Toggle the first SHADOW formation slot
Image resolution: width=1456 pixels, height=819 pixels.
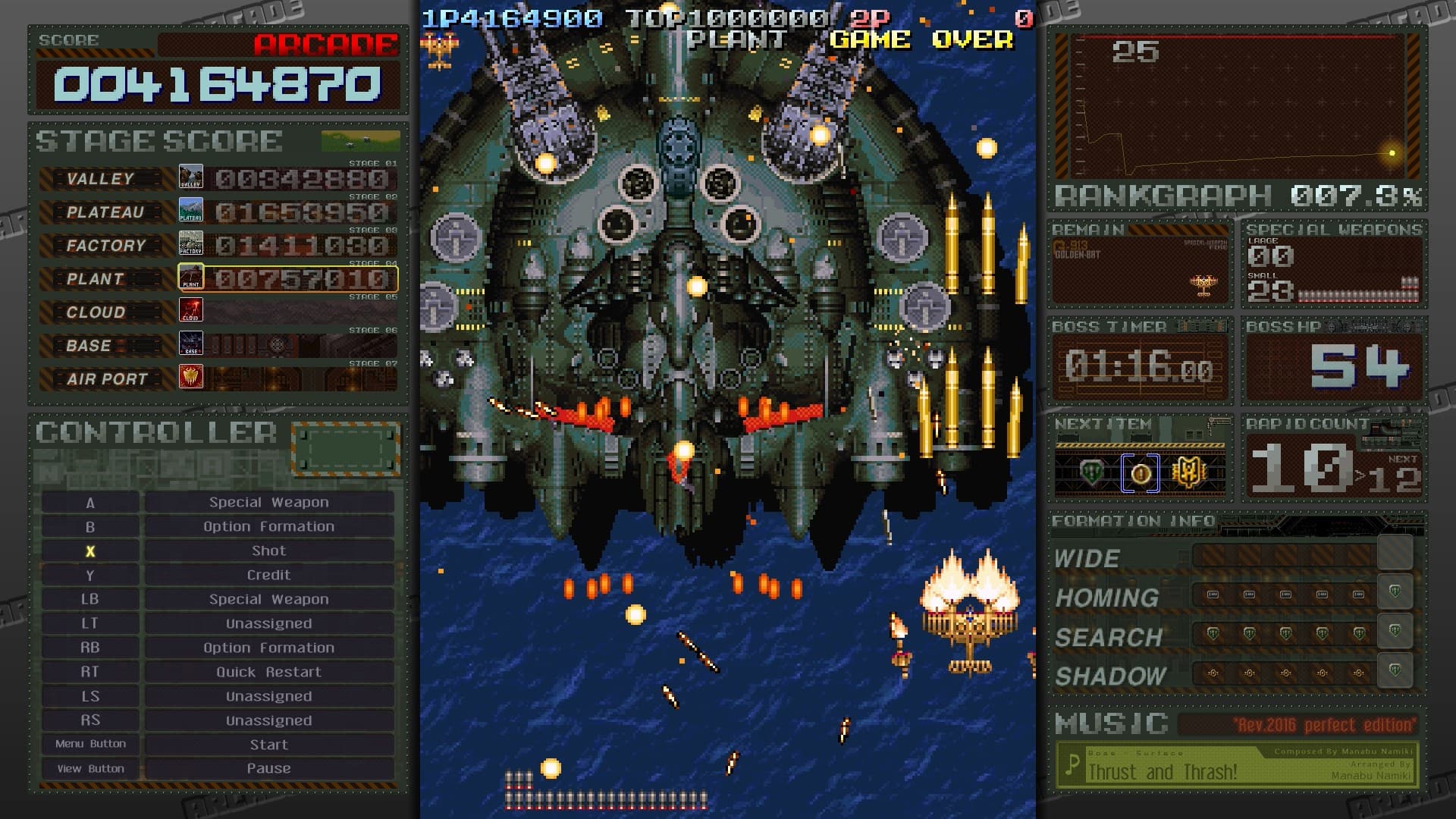[1214, 674]
